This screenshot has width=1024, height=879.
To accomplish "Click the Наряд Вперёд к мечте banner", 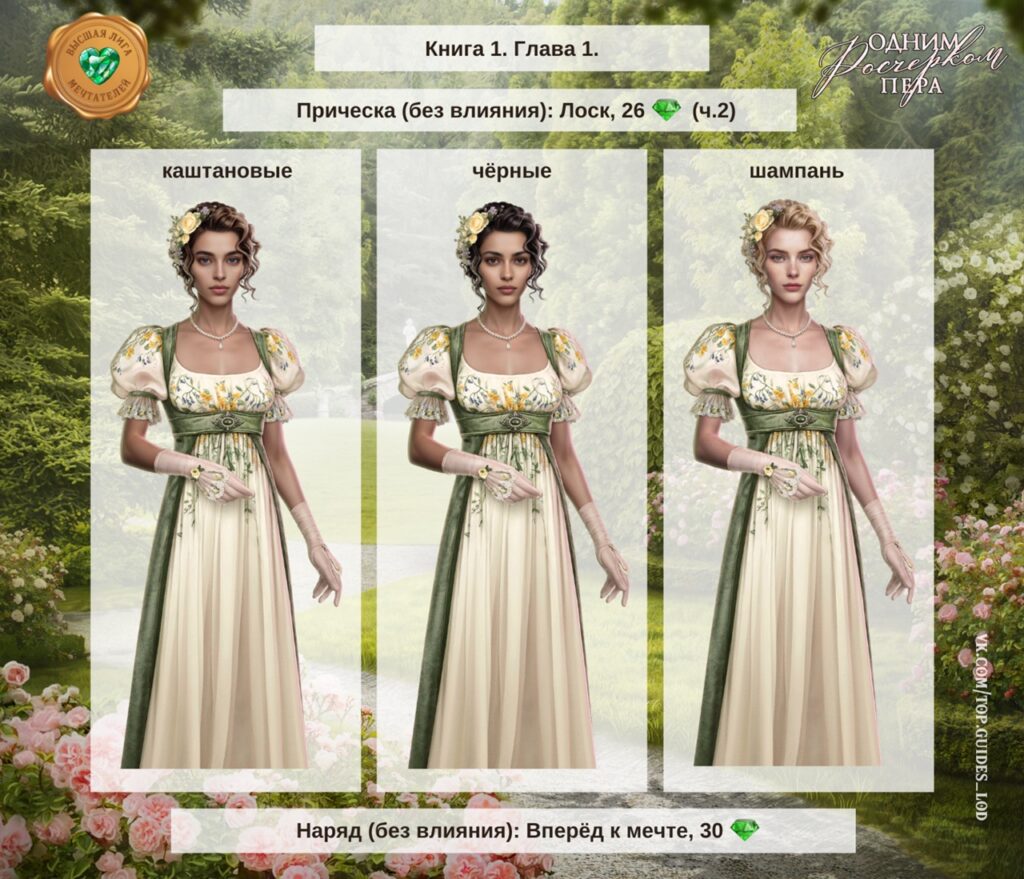I will (512, 831).
